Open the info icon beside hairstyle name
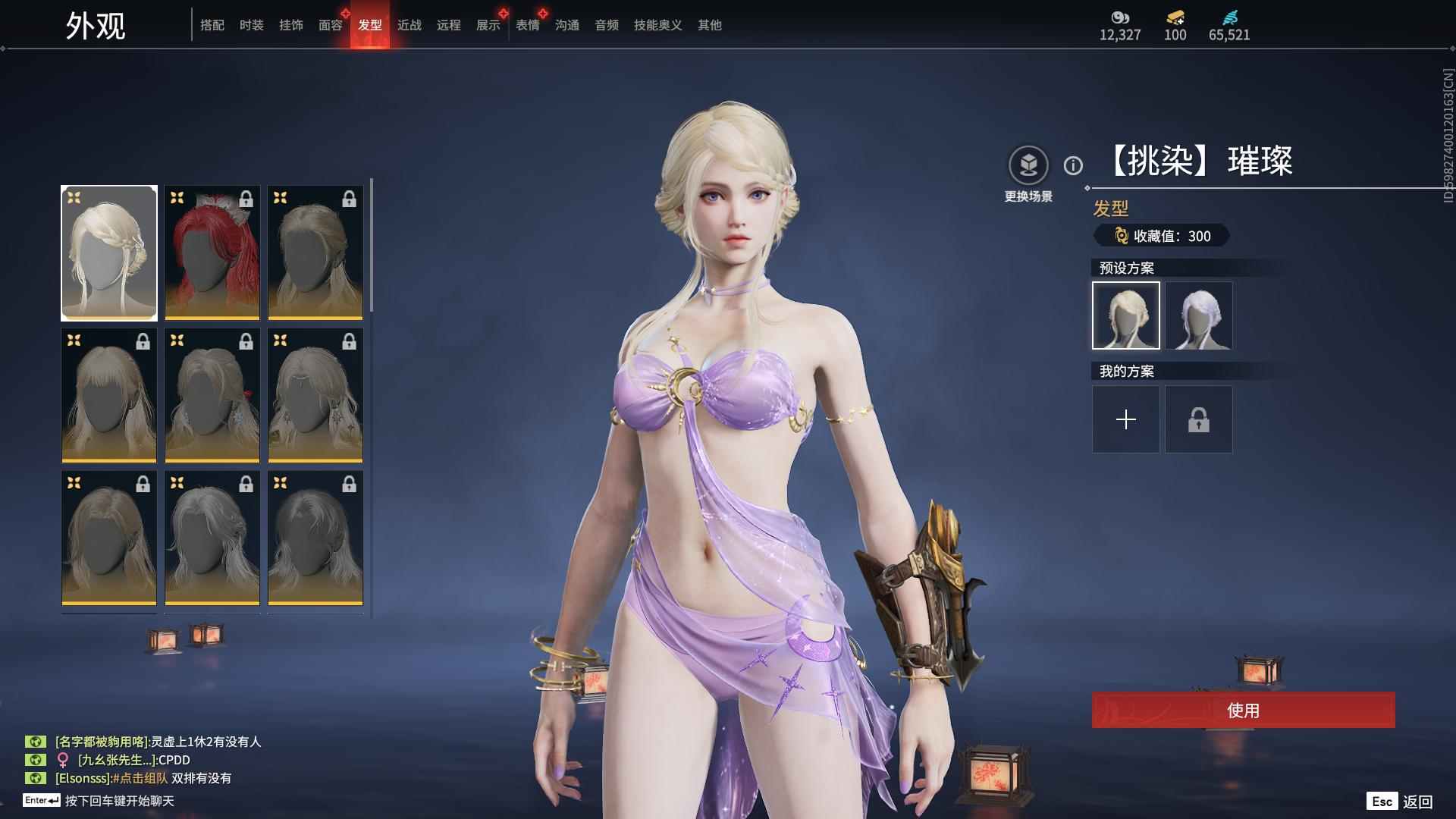Image resolution: width=1456 pixels, height=819 pixels. (x=1073, y=165)
